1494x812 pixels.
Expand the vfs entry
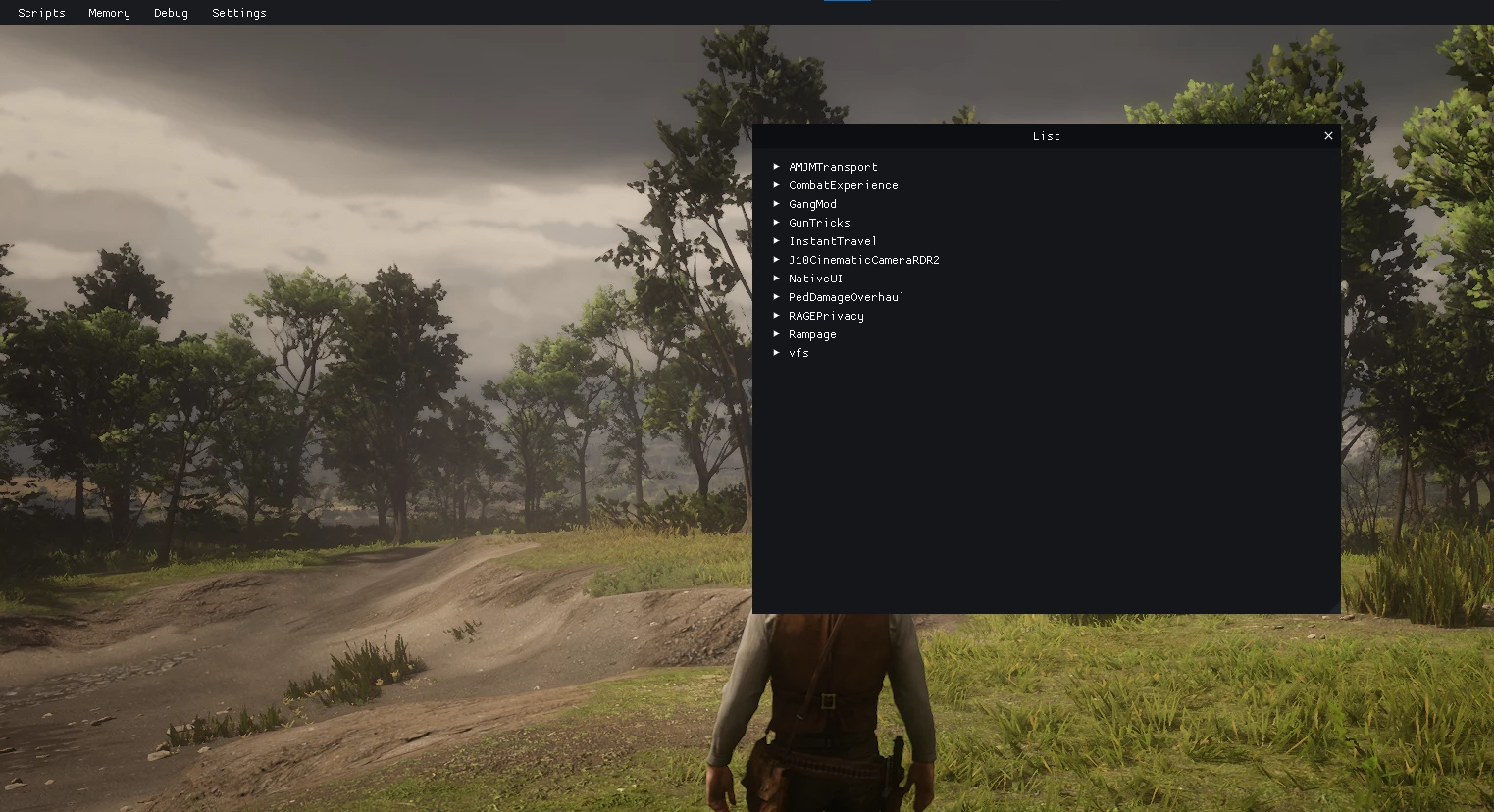[777, 353]
